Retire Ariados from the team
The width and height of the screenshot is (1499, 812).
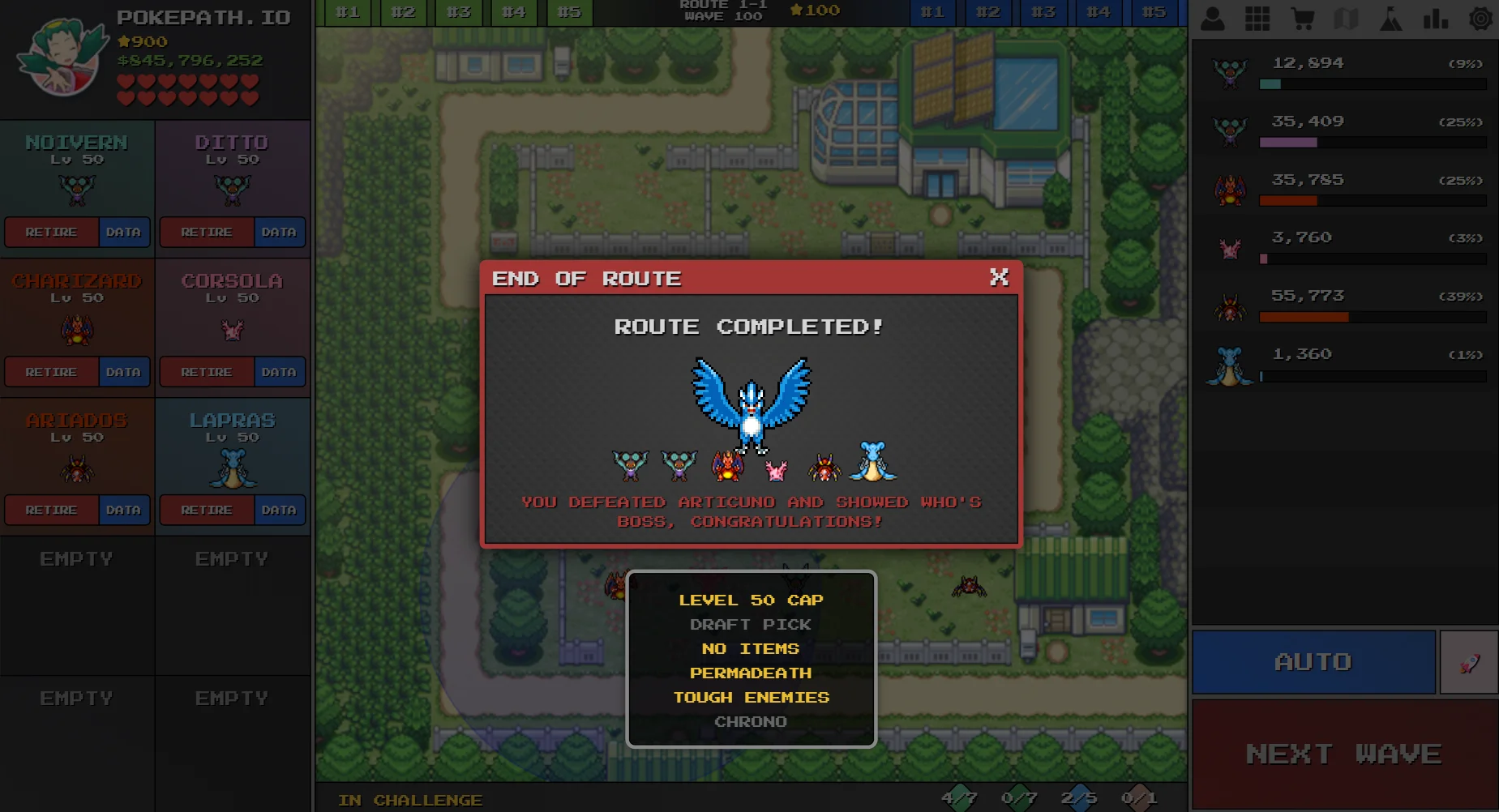tap(52, 510)
